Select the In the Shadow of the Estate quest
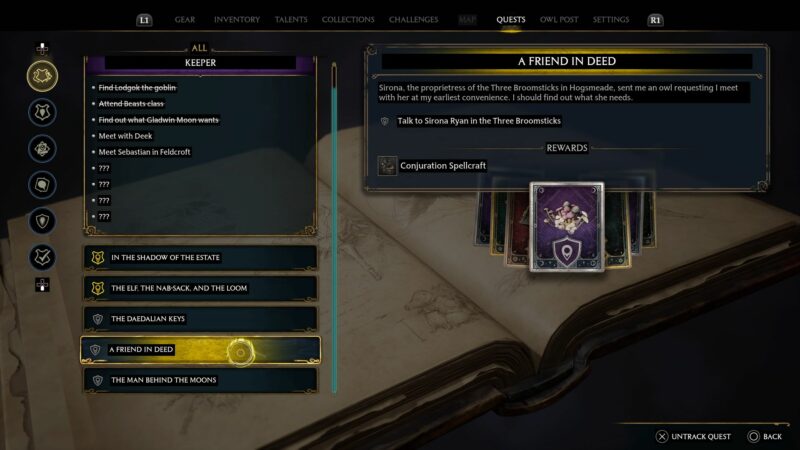The height and width of the screenshot is (450, 800). tap(199, 257)
